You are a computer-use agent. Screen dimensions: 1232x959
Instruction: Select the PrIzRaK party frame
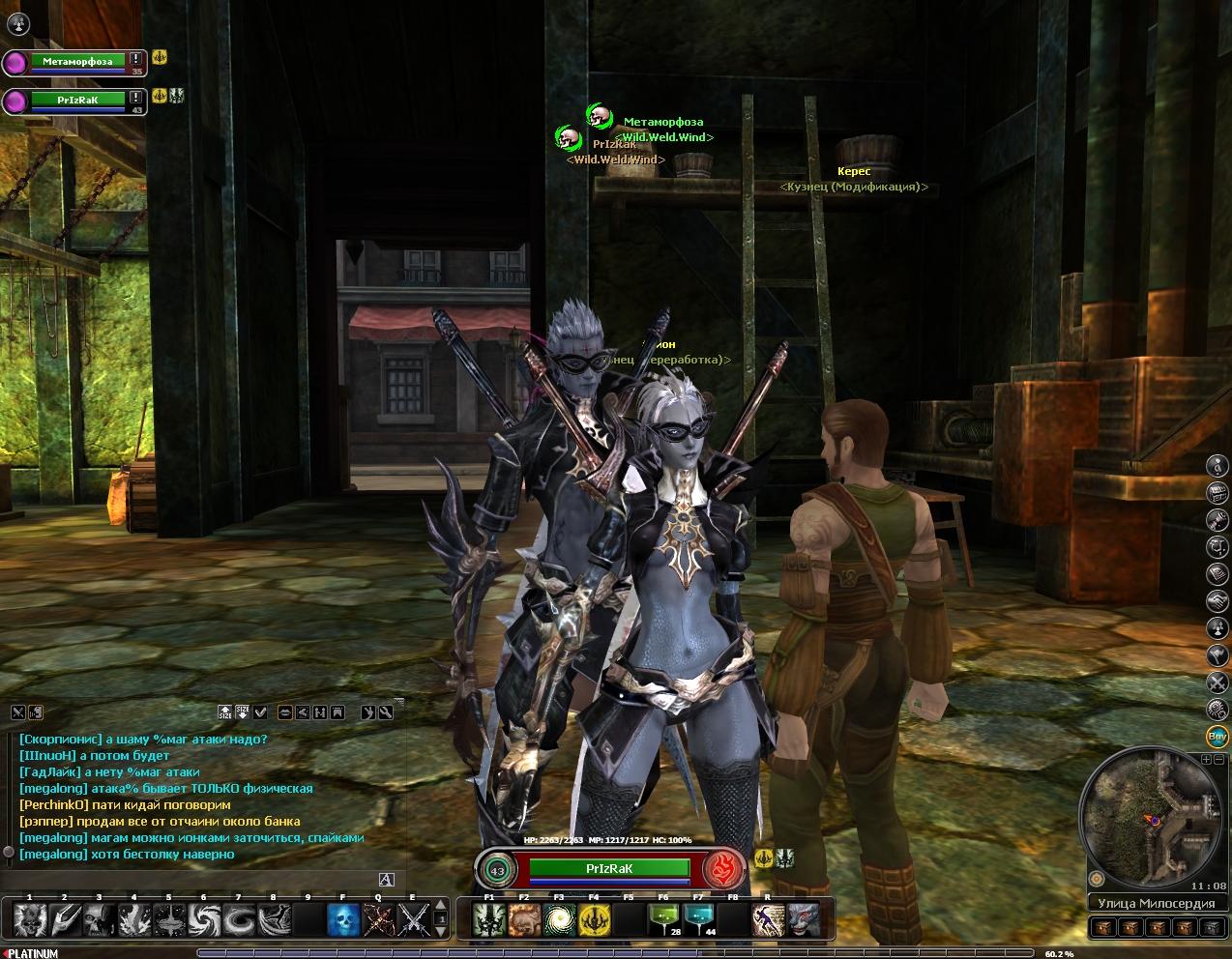pos(77,99)
